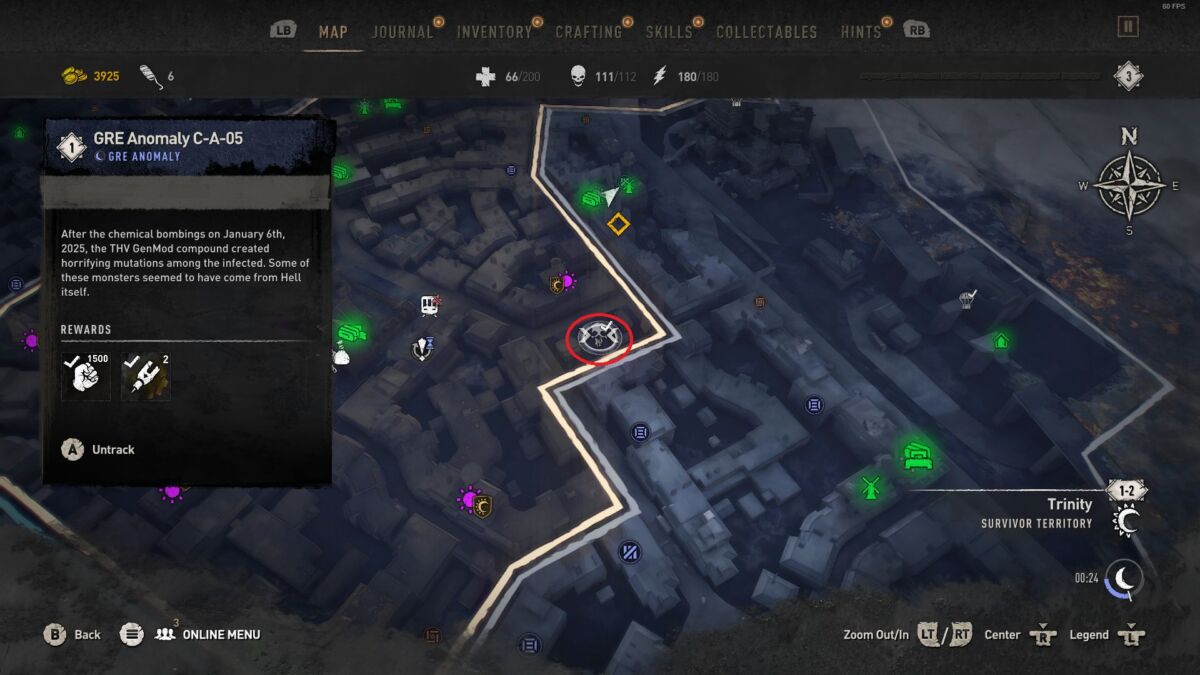The height and width of the screenshot is (675, 1200).
Task: Select the green windmill map marker
Action: [x=869, y=487]
